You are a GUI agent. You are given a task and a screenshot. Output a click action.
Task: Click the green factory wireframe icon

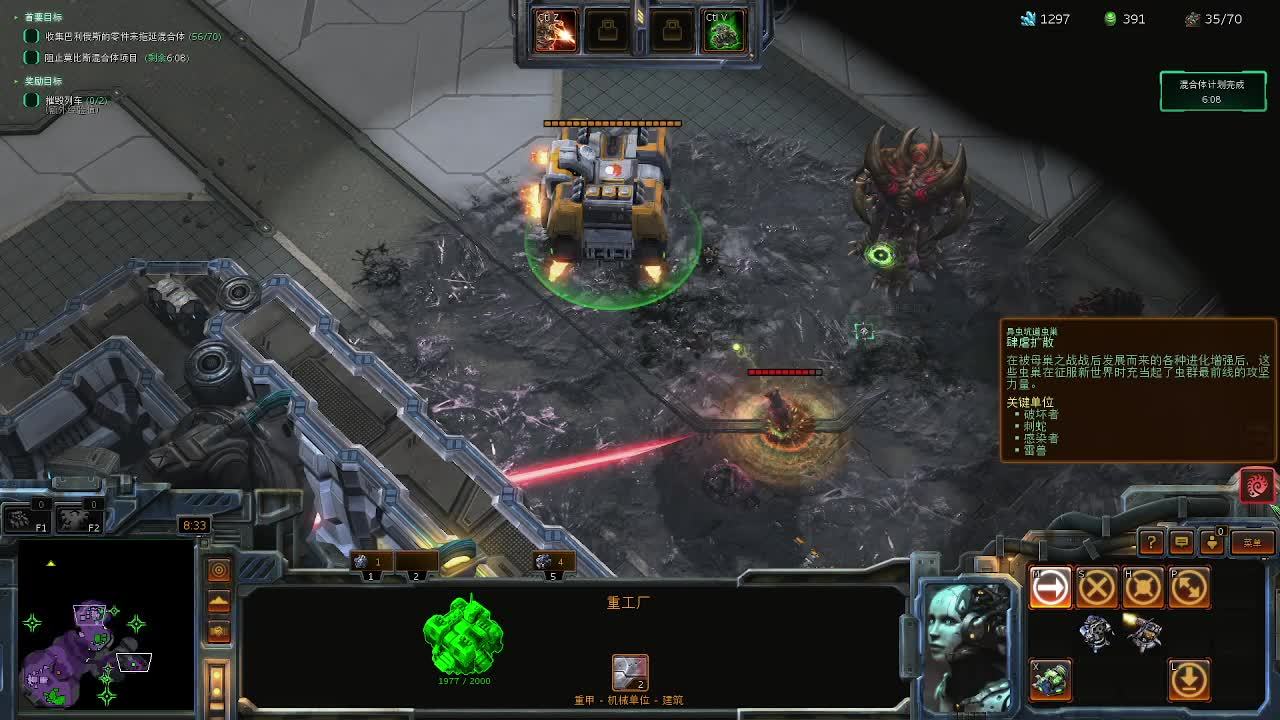463,635
